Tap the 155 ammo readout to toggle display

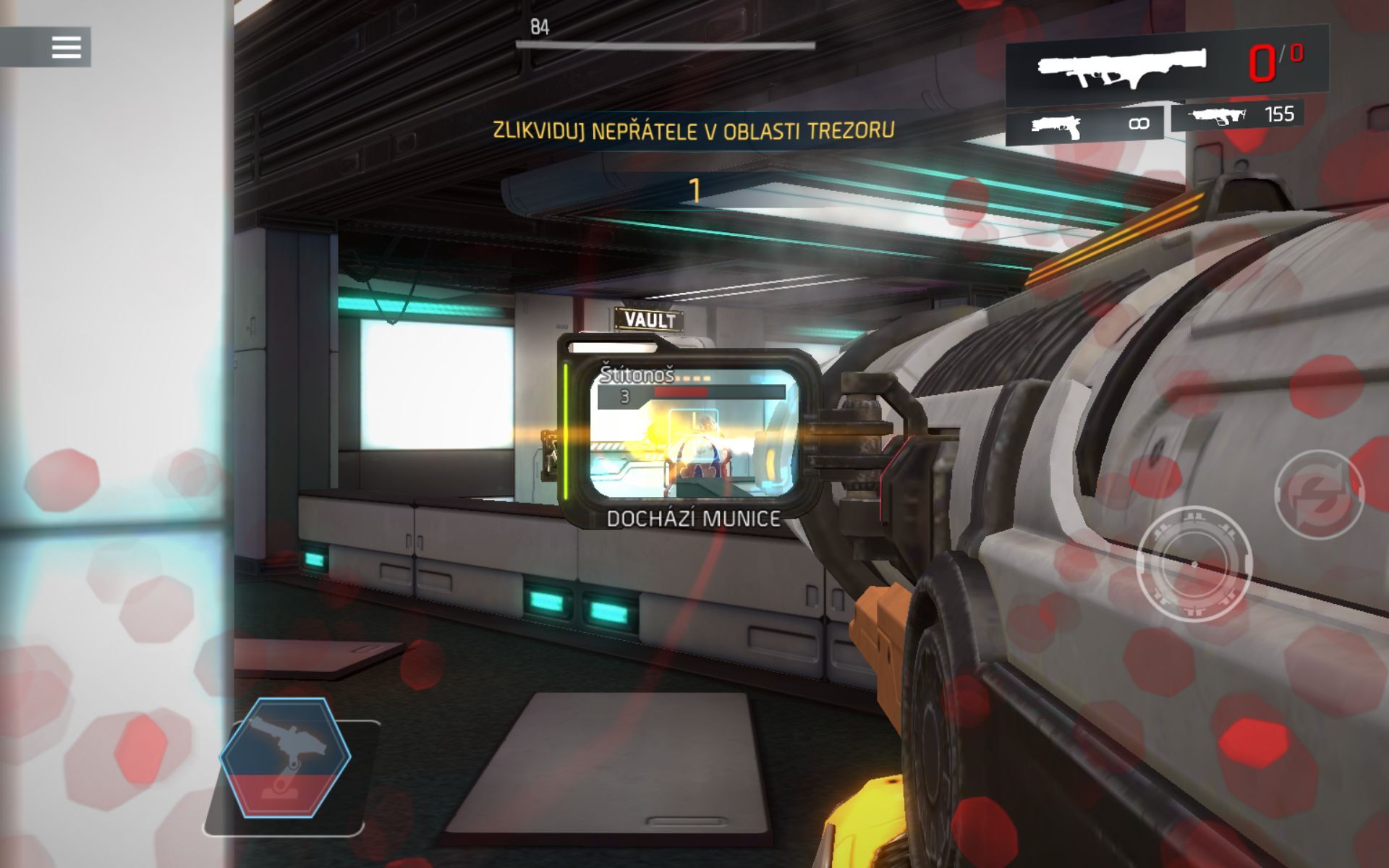(x=1275, y=116)
